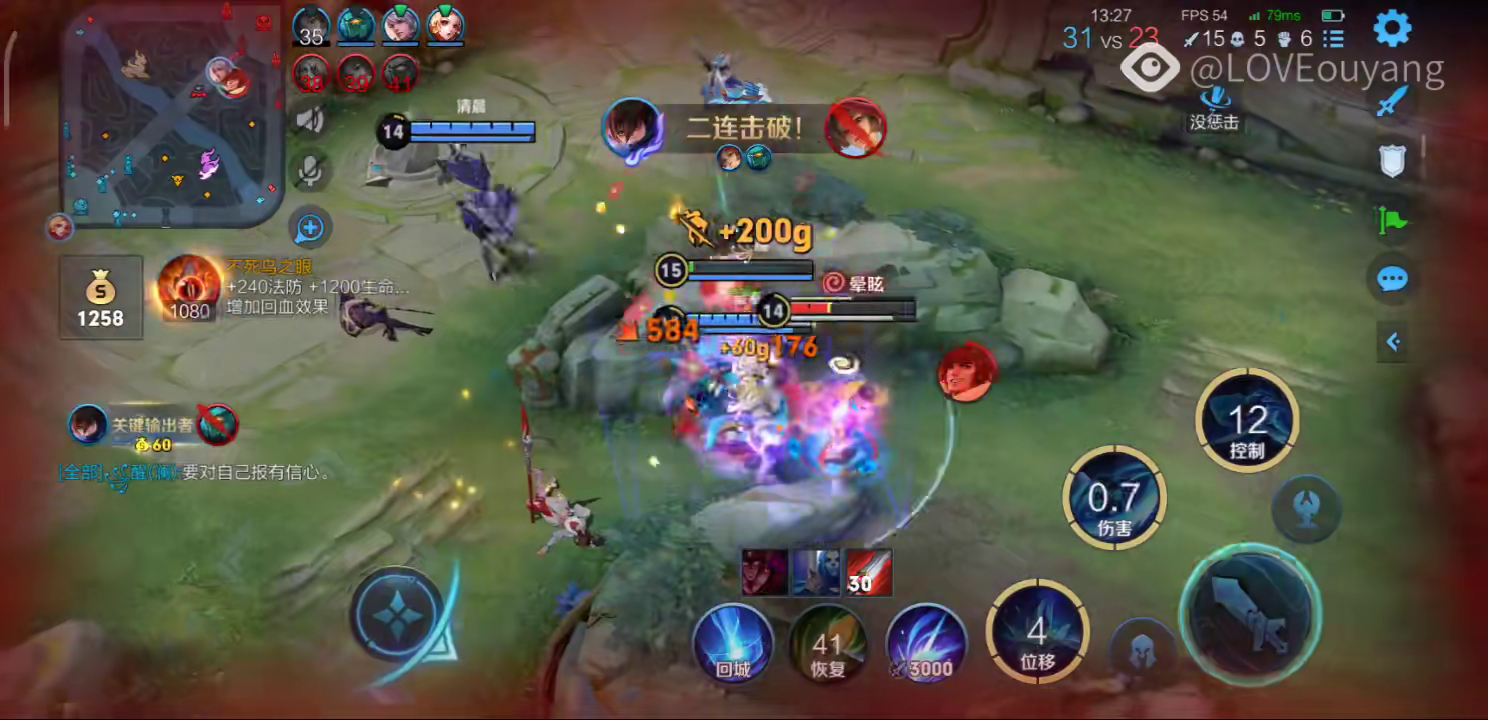The image size is (1488, 720).
Task: Buy the recommended 1080 gold item
Action: point(189,288)
